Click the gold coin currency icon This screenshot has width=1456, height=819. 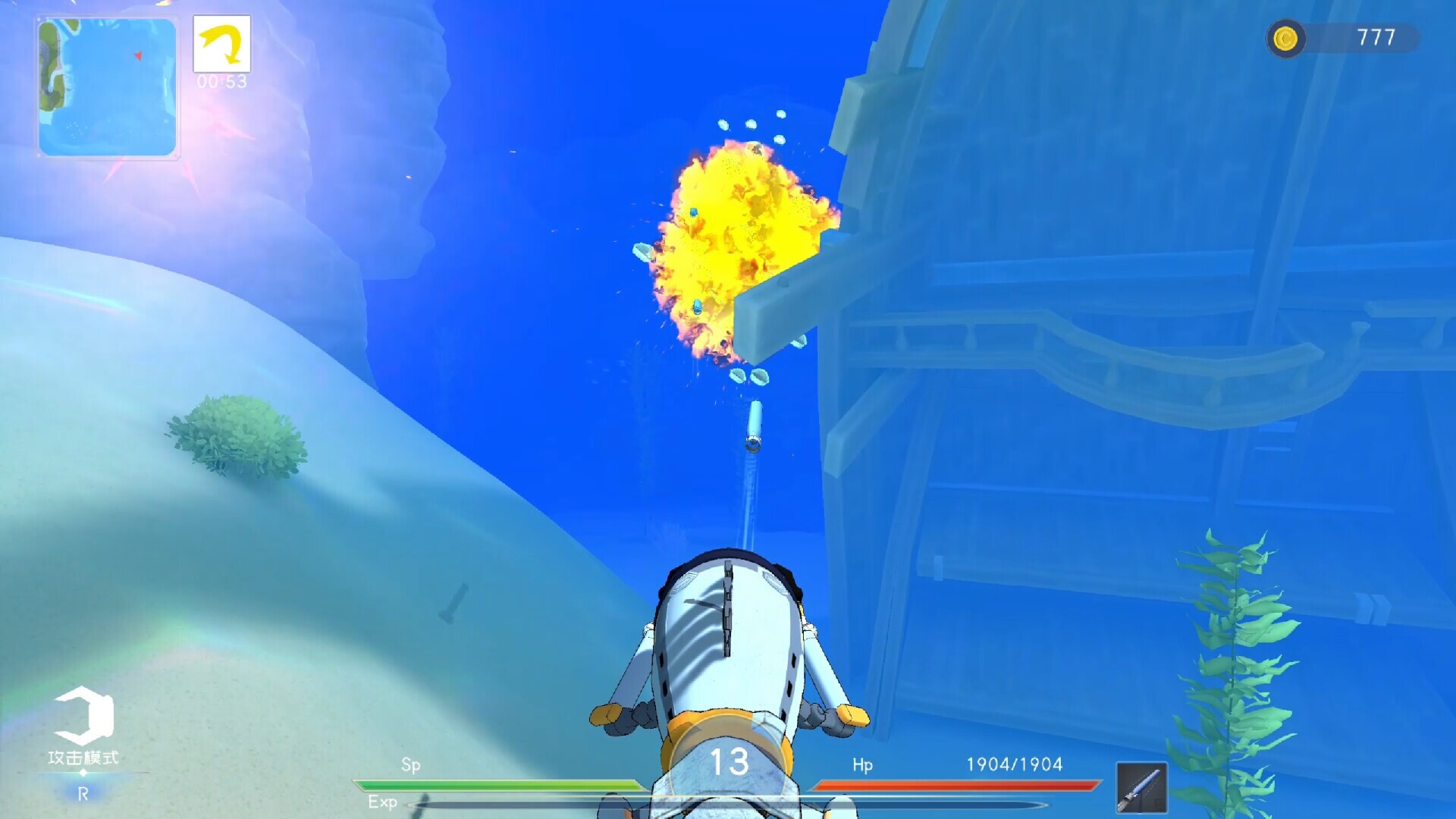(x=1287, y=36)
